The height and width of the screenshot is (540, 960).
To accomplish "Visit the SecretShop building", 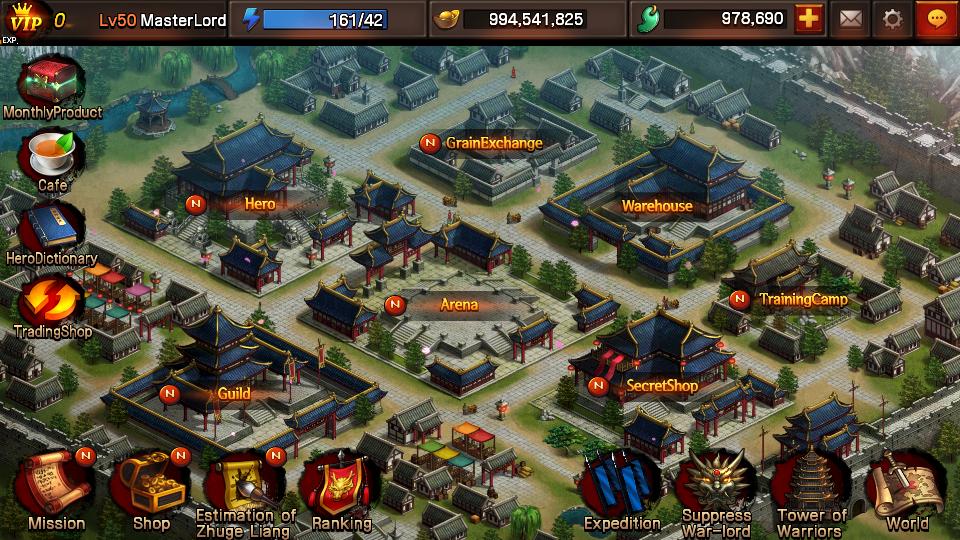I will pyautogui.click(x=661, y=385).
